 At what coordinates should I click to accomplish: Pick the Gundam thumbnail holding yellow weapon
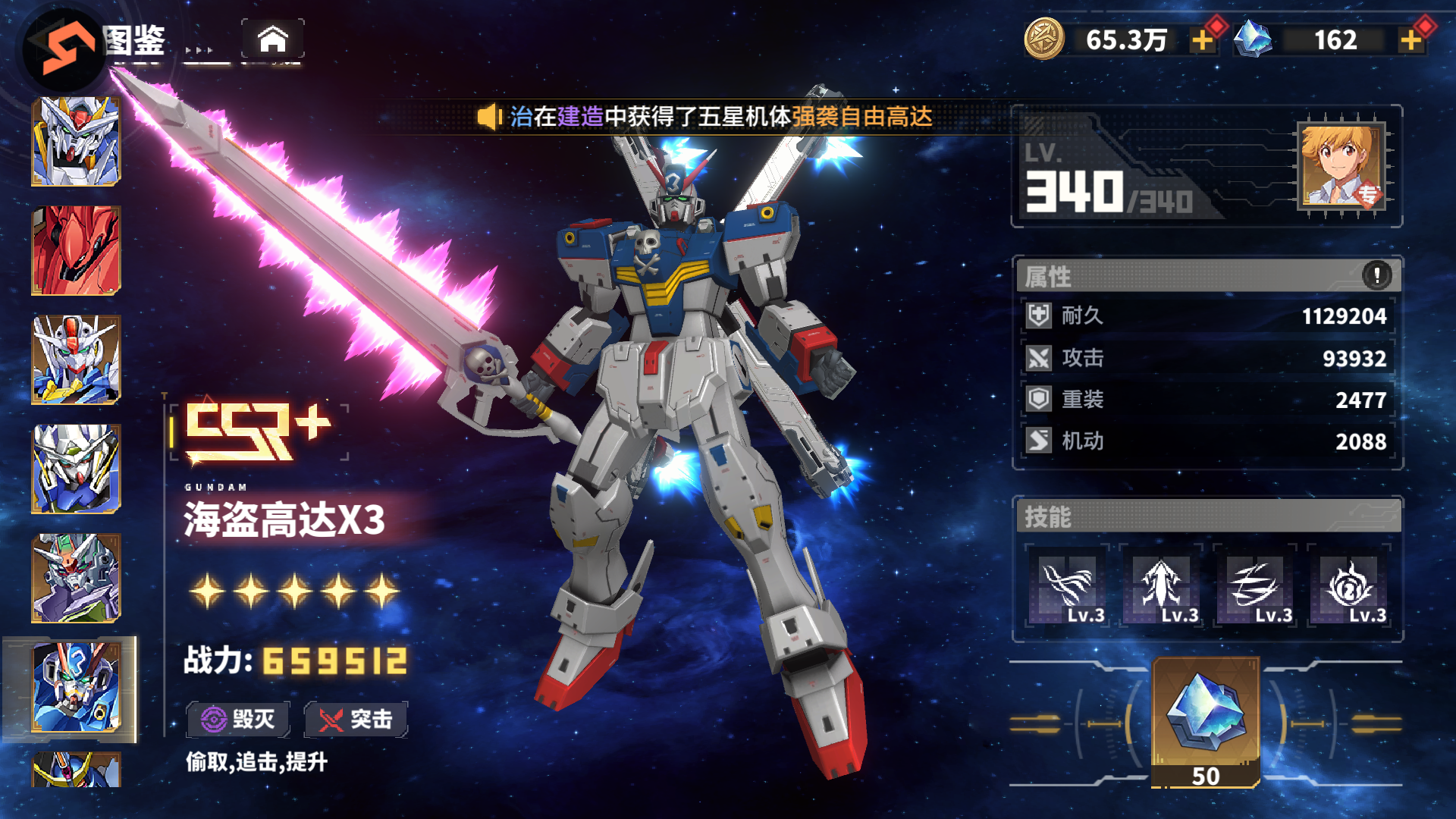point(76,359)
